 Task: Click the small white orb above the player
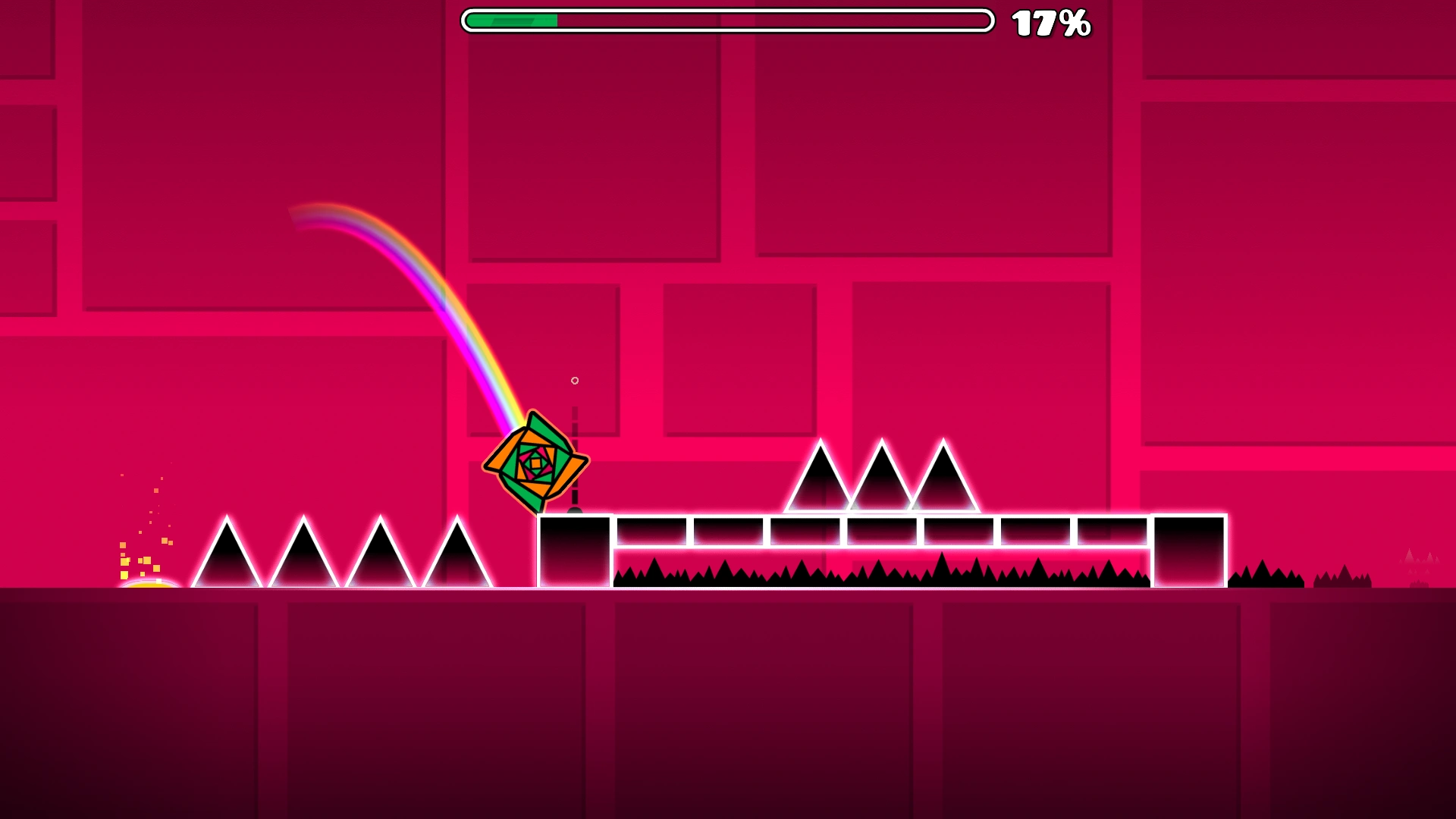[574, 381]
